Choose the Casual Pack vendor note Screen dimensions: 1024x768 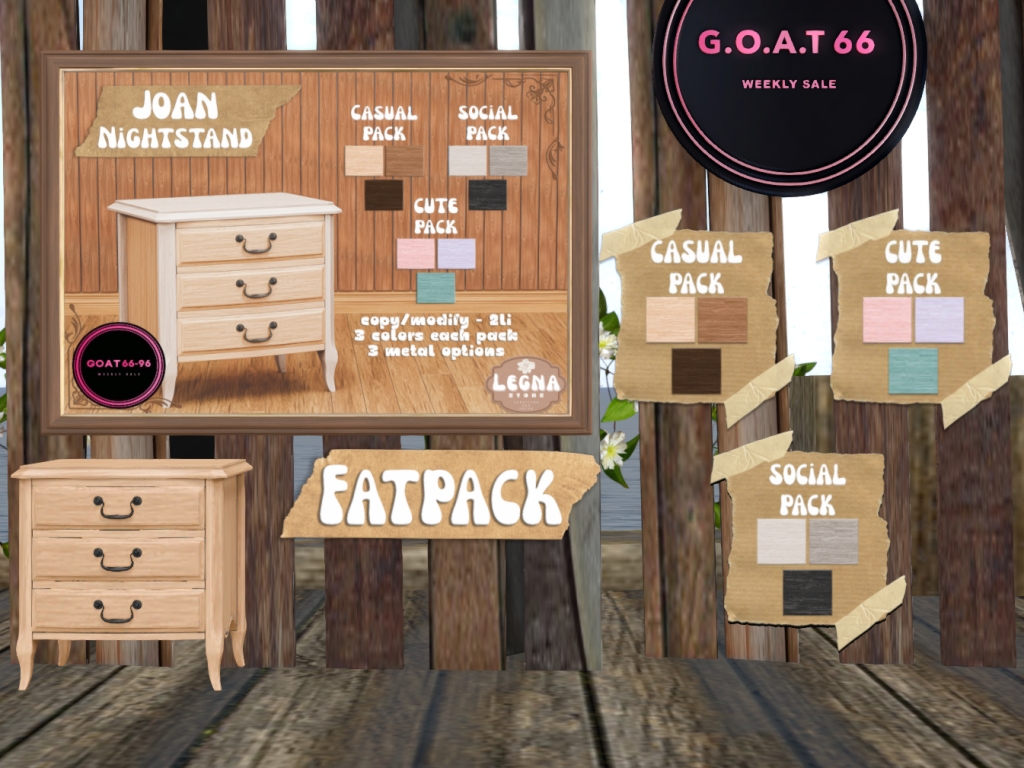(x=696, y=315)
